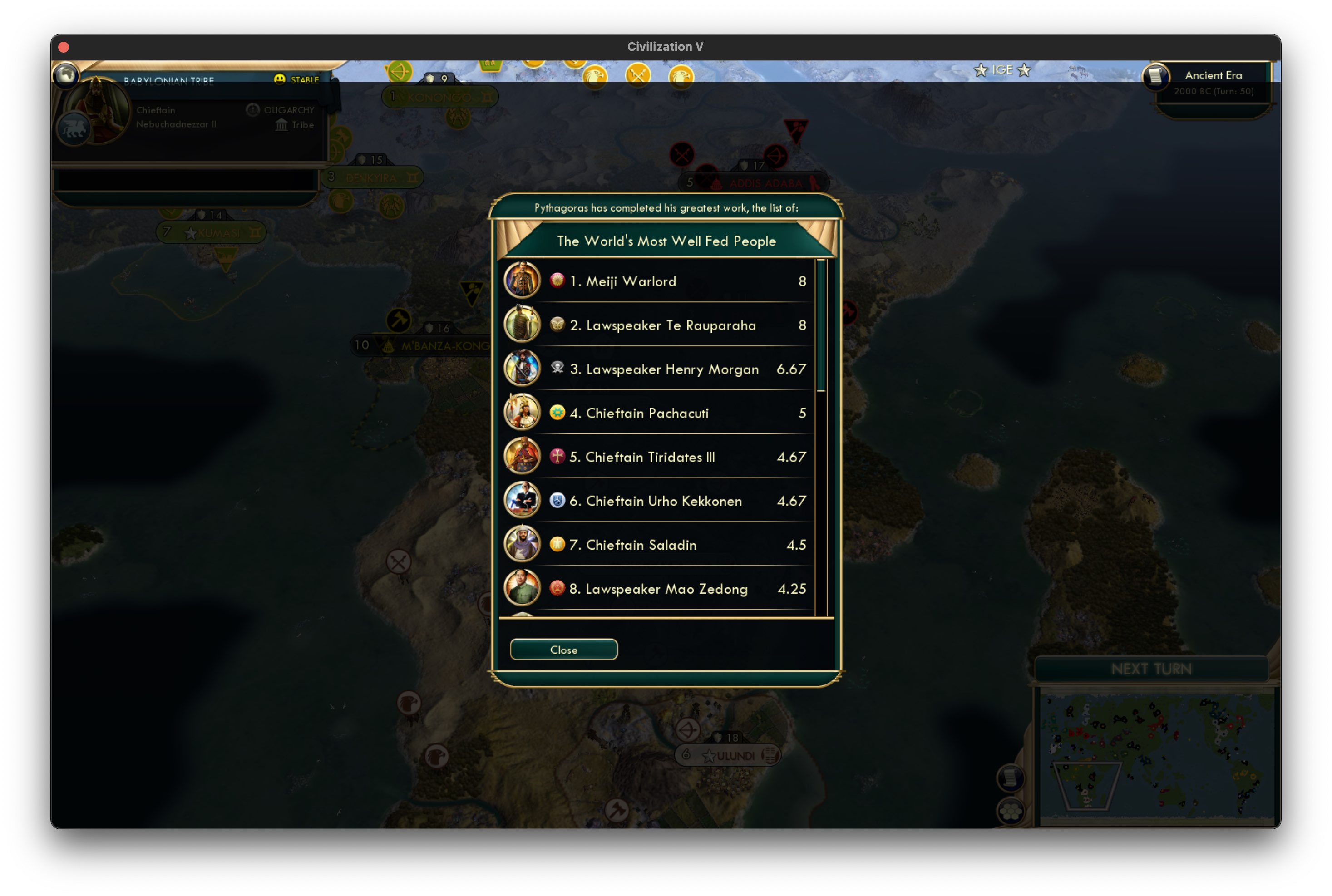End turn with the Next Turn button

coord(1151,669)
